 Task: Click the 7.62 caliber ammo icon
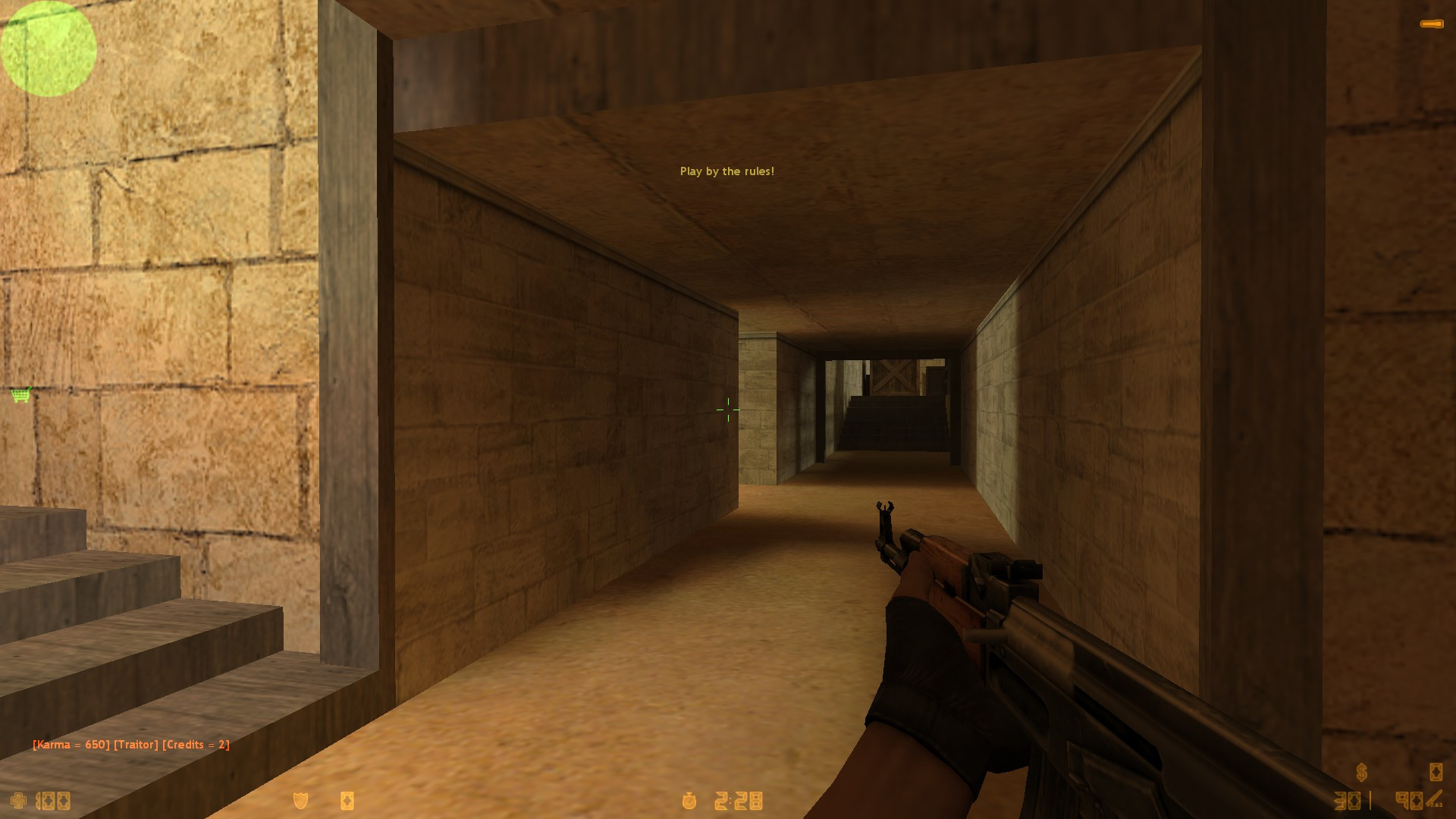click(x=1433, y=796)
